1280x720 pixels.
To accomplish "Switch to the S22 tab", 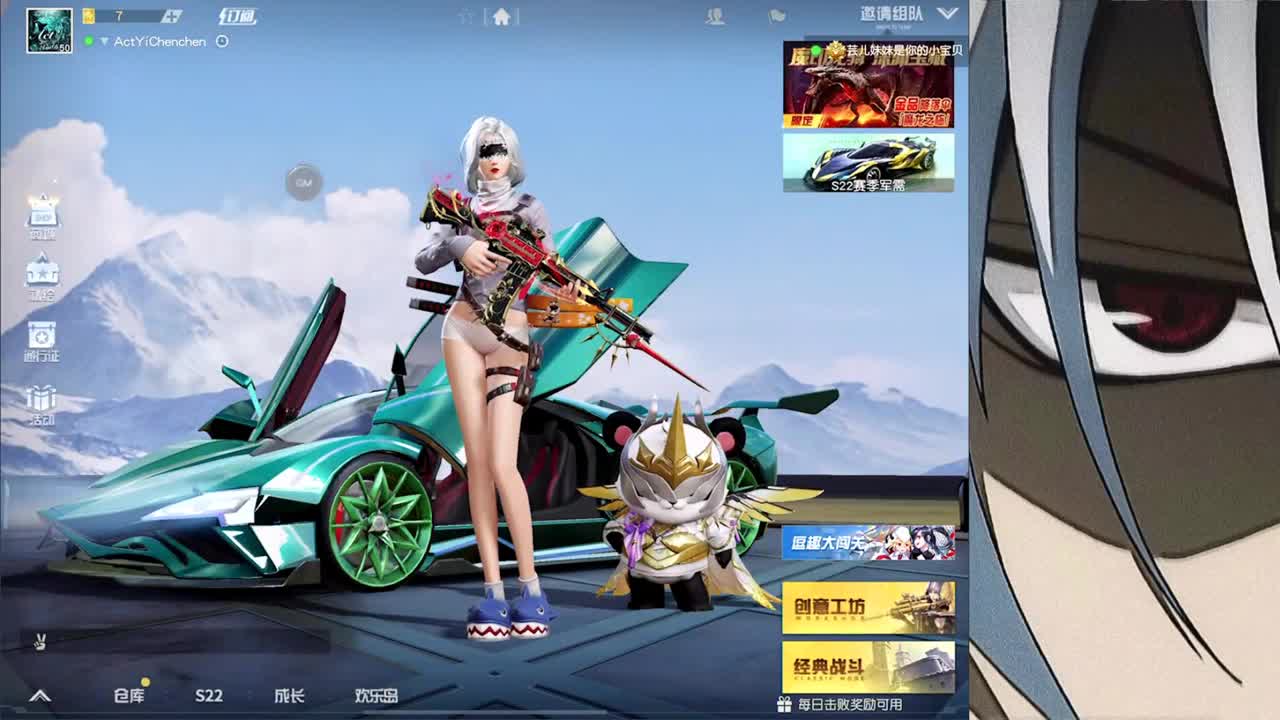I will 210,694.
